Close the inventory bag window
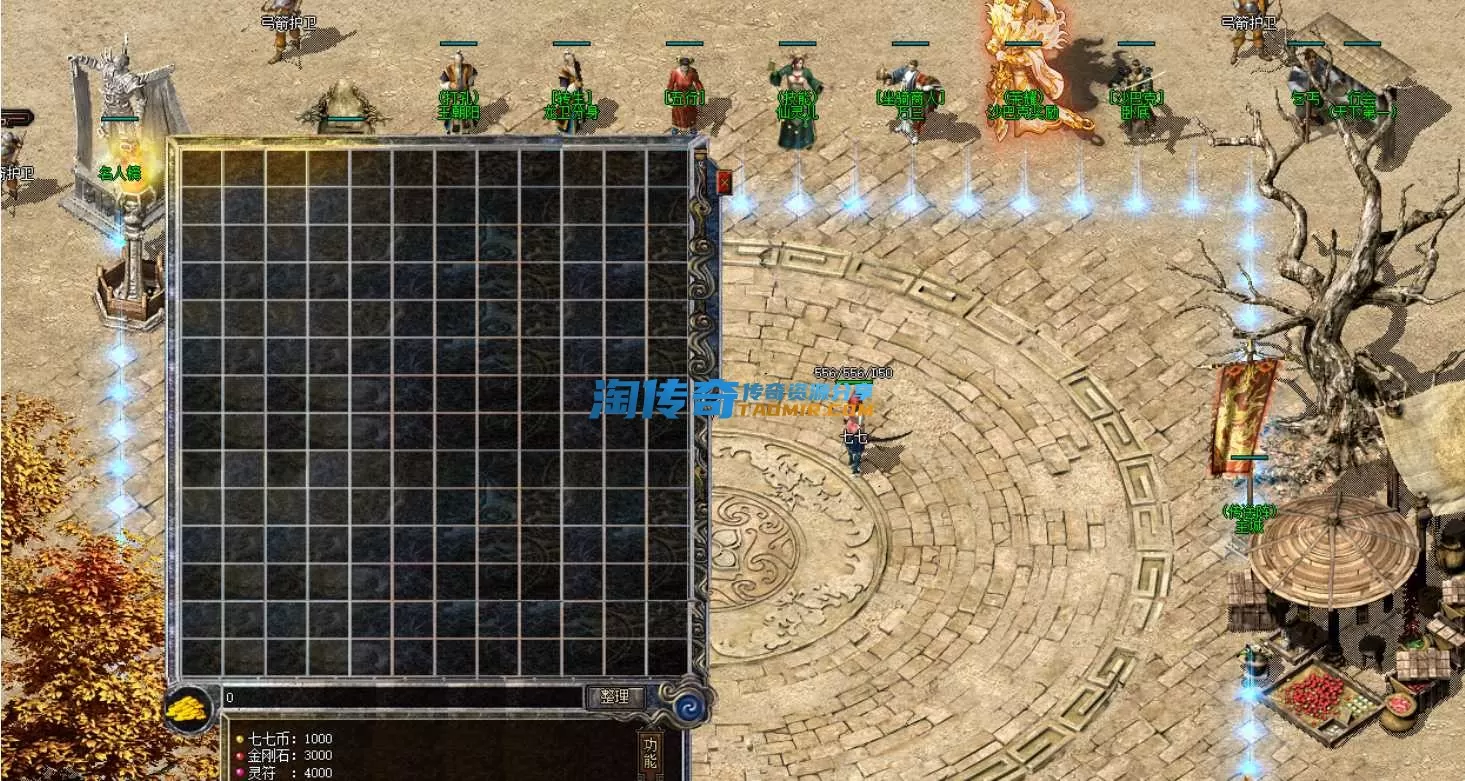1465x781 pixels. point(724,182)
